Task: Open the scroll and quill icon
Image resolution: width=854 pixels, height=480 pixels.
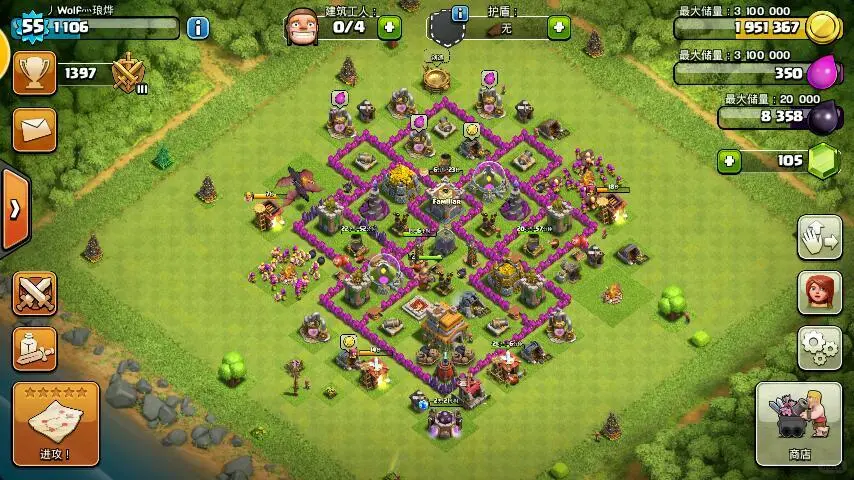Action: (x=34, y=347)
